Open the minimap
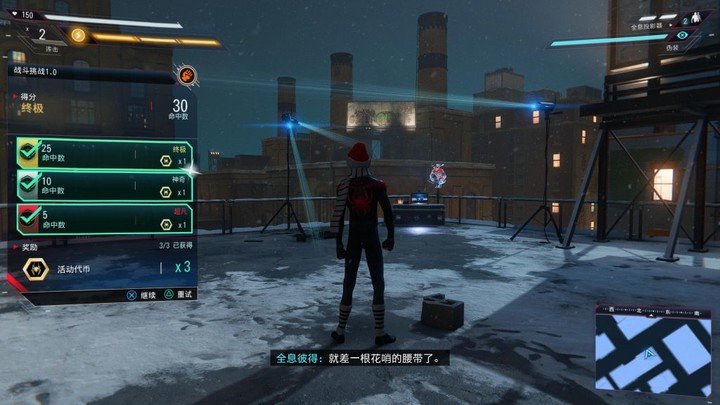This screenshot has height=405, width=720. (x=654, y=350)
